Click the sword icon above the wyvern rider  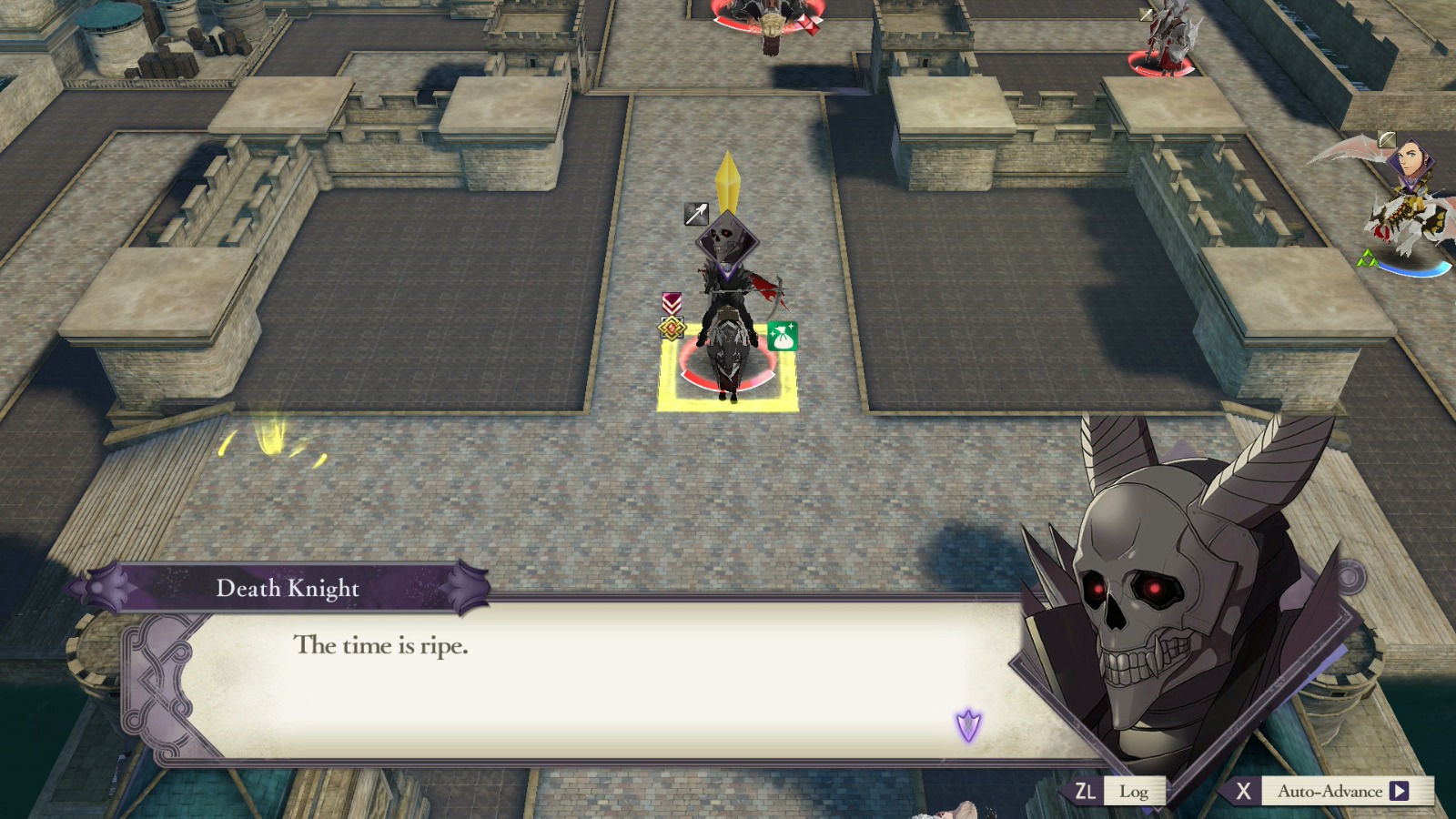(1388, 138)
